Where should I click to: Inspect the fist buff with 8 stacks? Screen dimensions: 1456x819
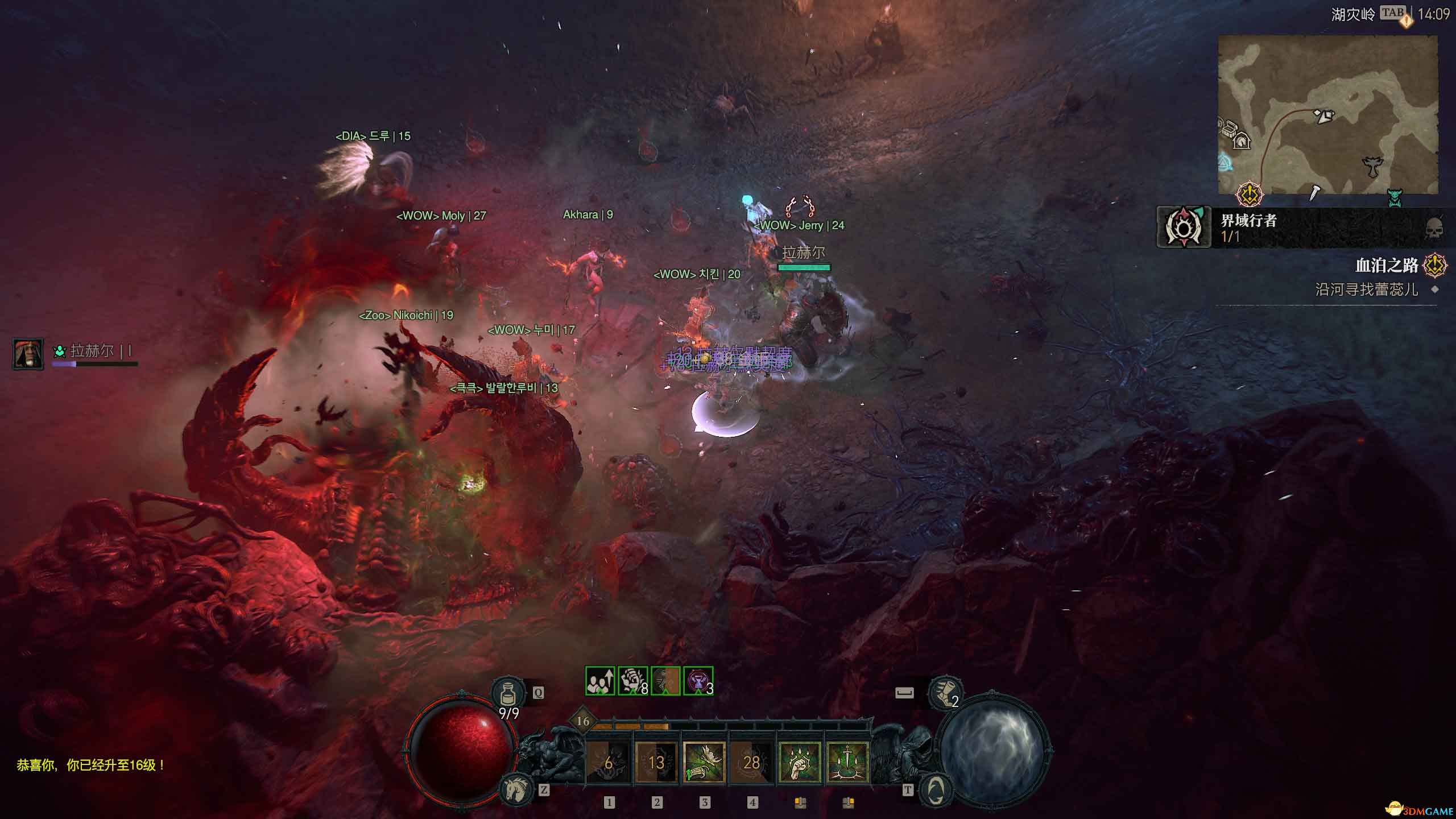coord(632,681)
